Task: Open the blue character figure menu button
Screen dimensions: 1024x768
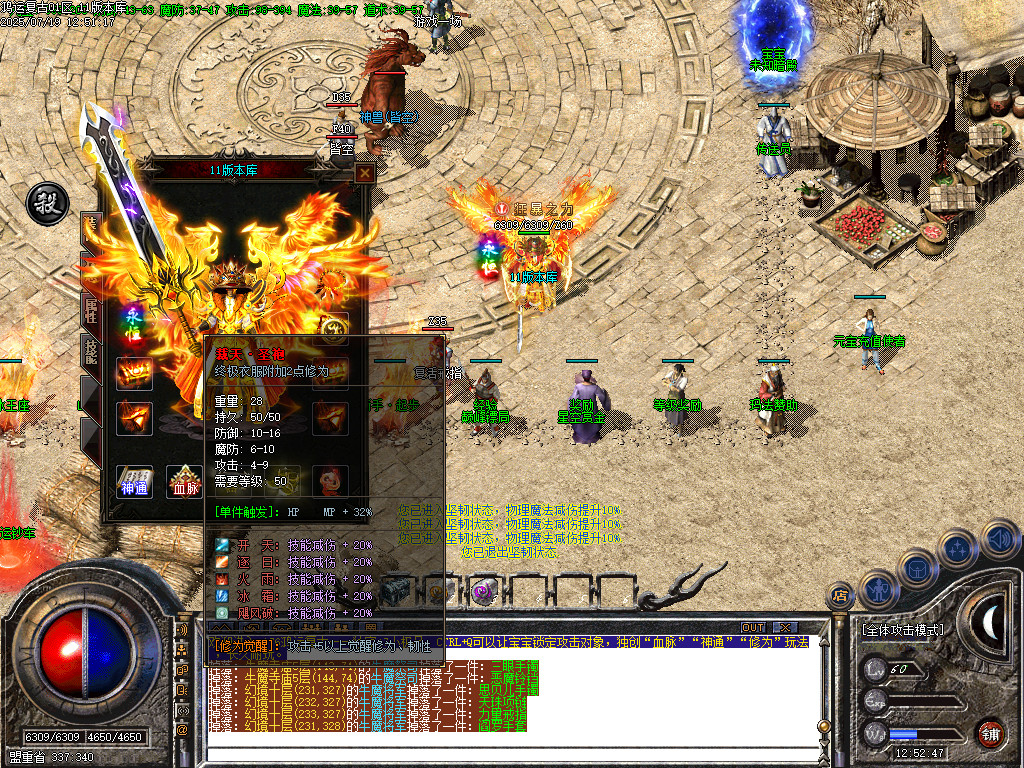Action: tap(877, 589)
